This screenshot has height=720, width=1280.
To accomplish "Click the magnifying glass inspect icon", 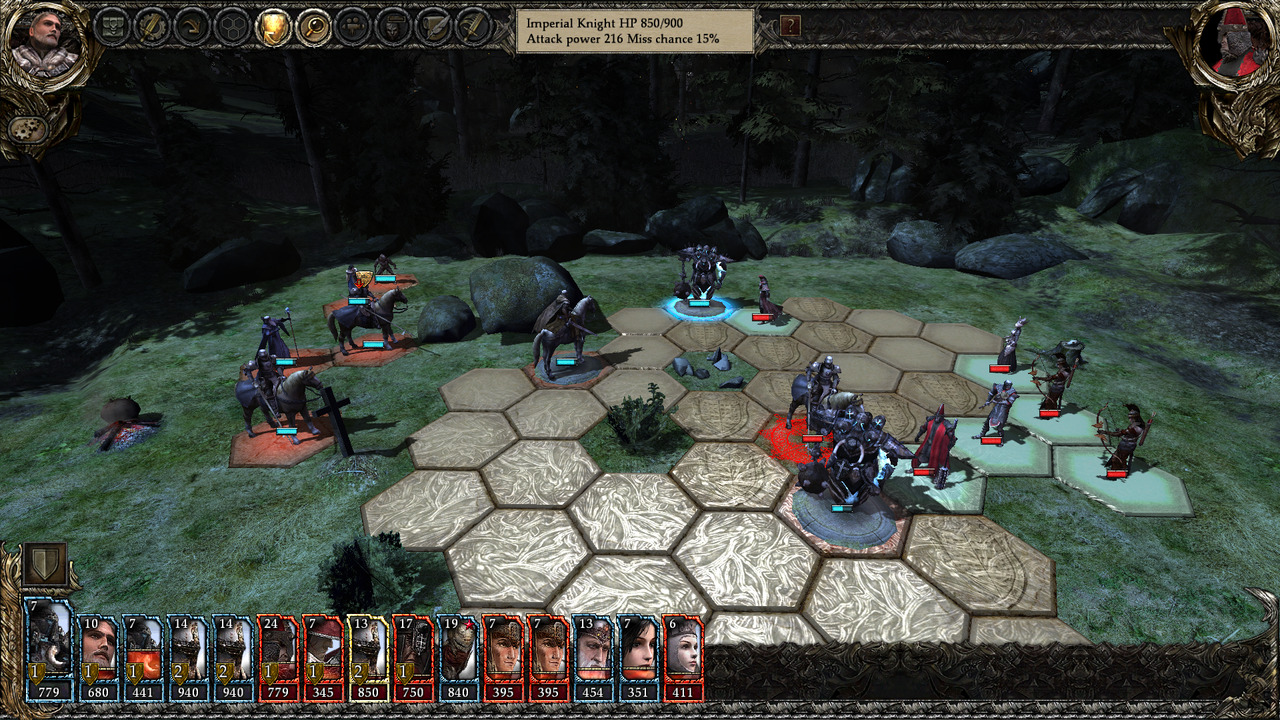I will (x=312, y=27).
